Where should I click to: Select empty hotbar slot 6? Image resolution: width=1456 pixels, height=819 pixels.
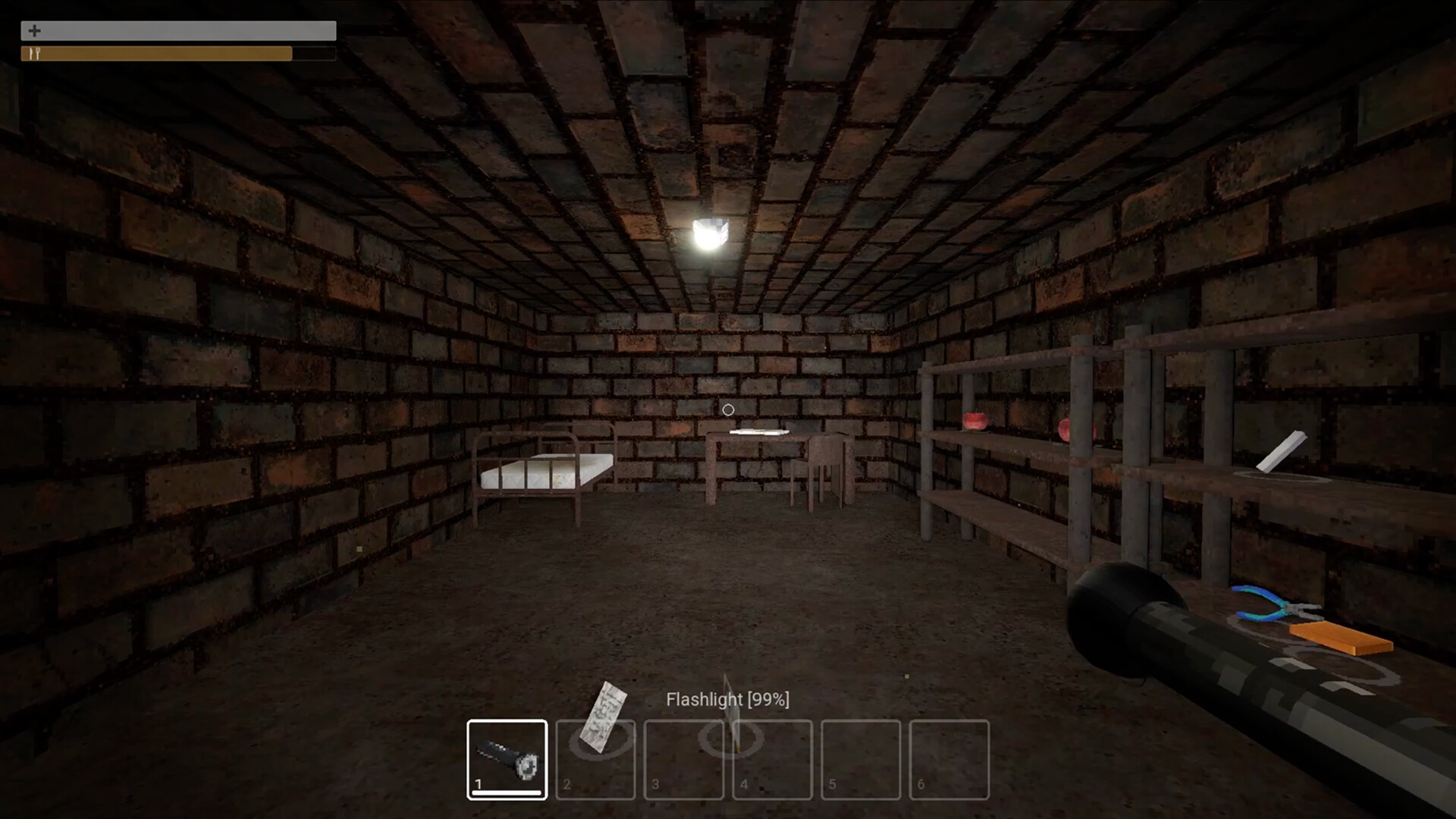949,761
